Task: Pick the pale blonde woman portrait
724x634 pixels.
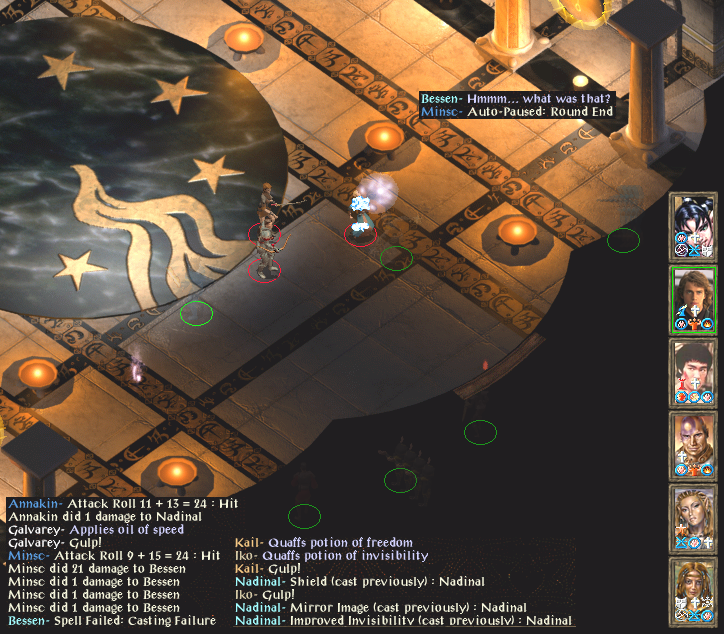Action: [693, 516]
